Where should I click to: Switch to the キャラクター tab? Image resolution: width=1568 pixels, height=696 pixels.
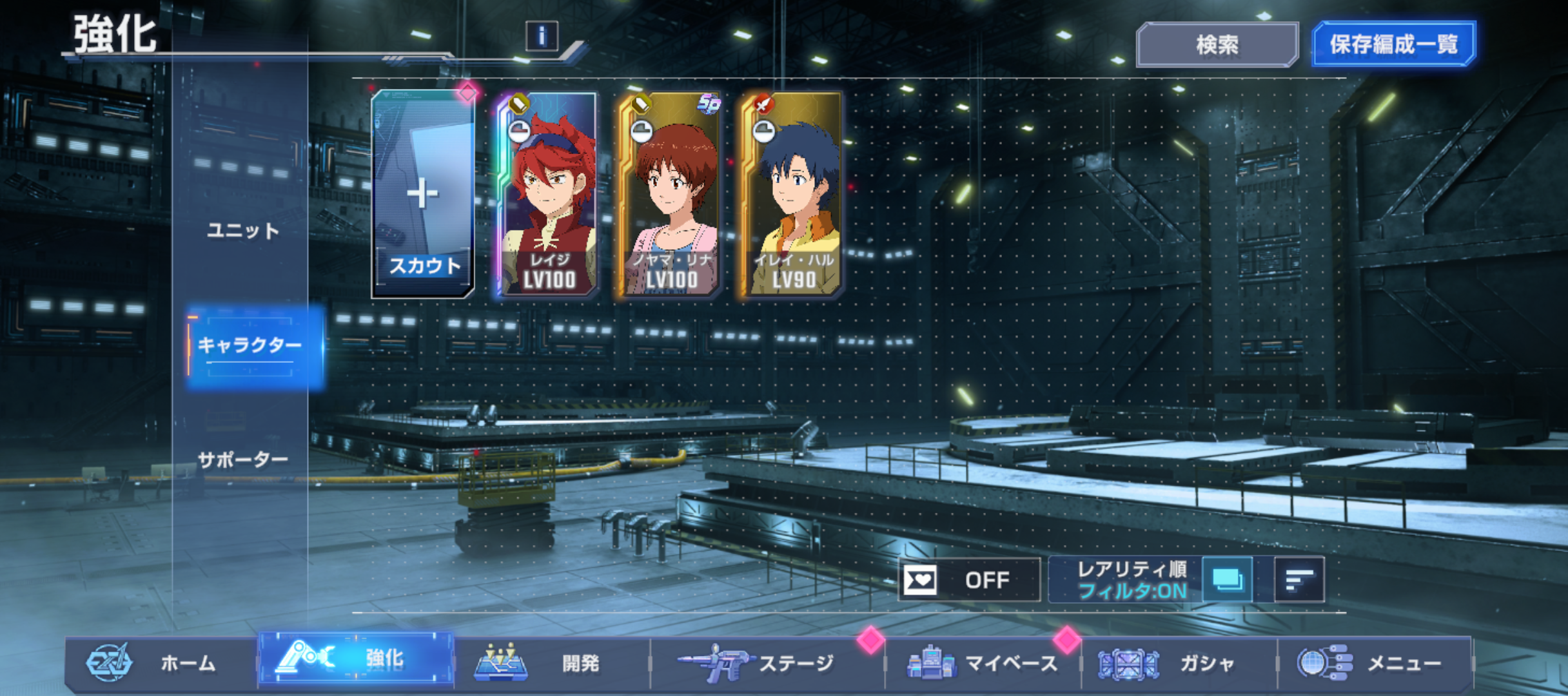tap(250, 345)
